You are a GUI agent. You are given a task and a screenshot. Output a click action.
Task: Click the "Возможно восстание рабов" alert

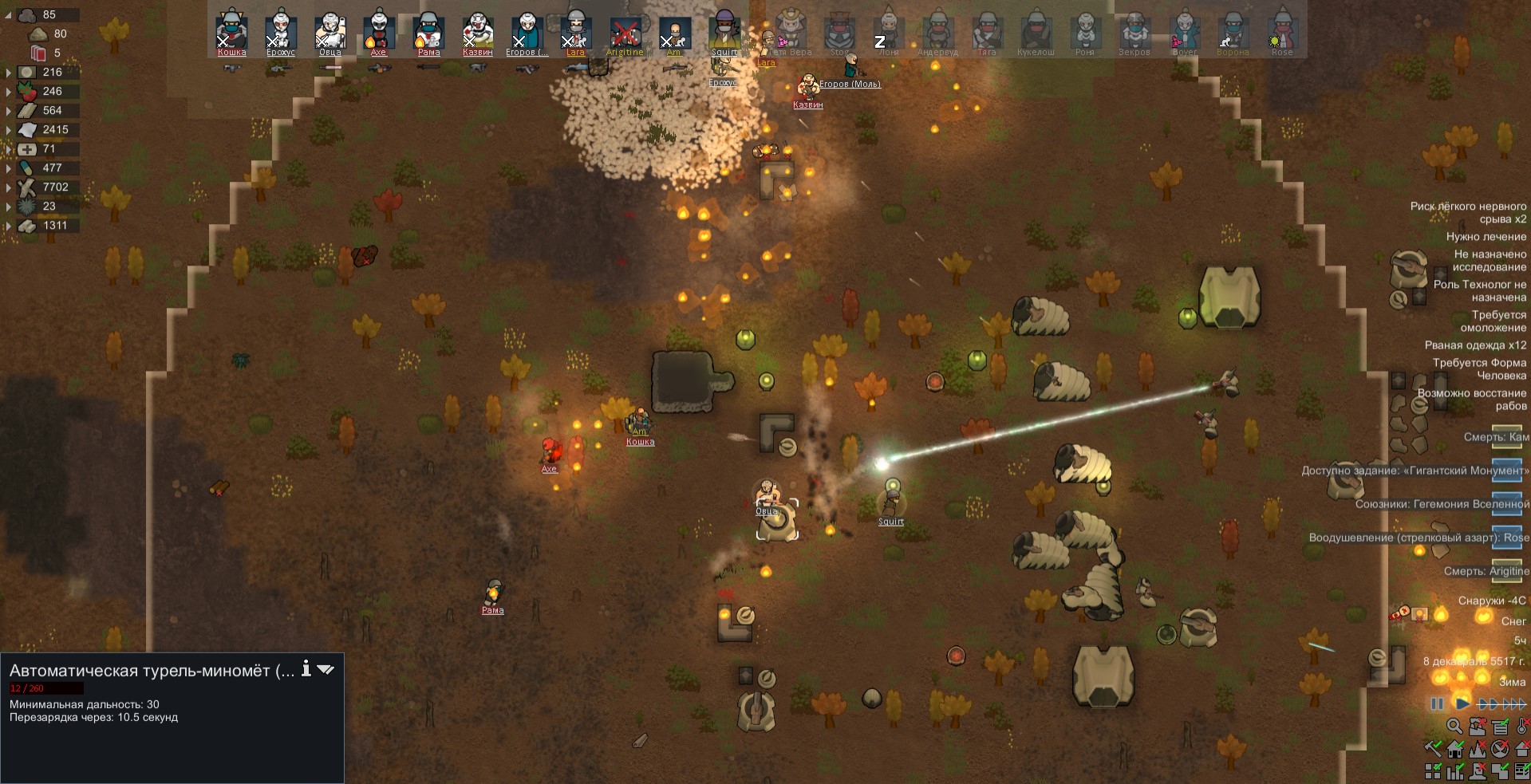1471,400
